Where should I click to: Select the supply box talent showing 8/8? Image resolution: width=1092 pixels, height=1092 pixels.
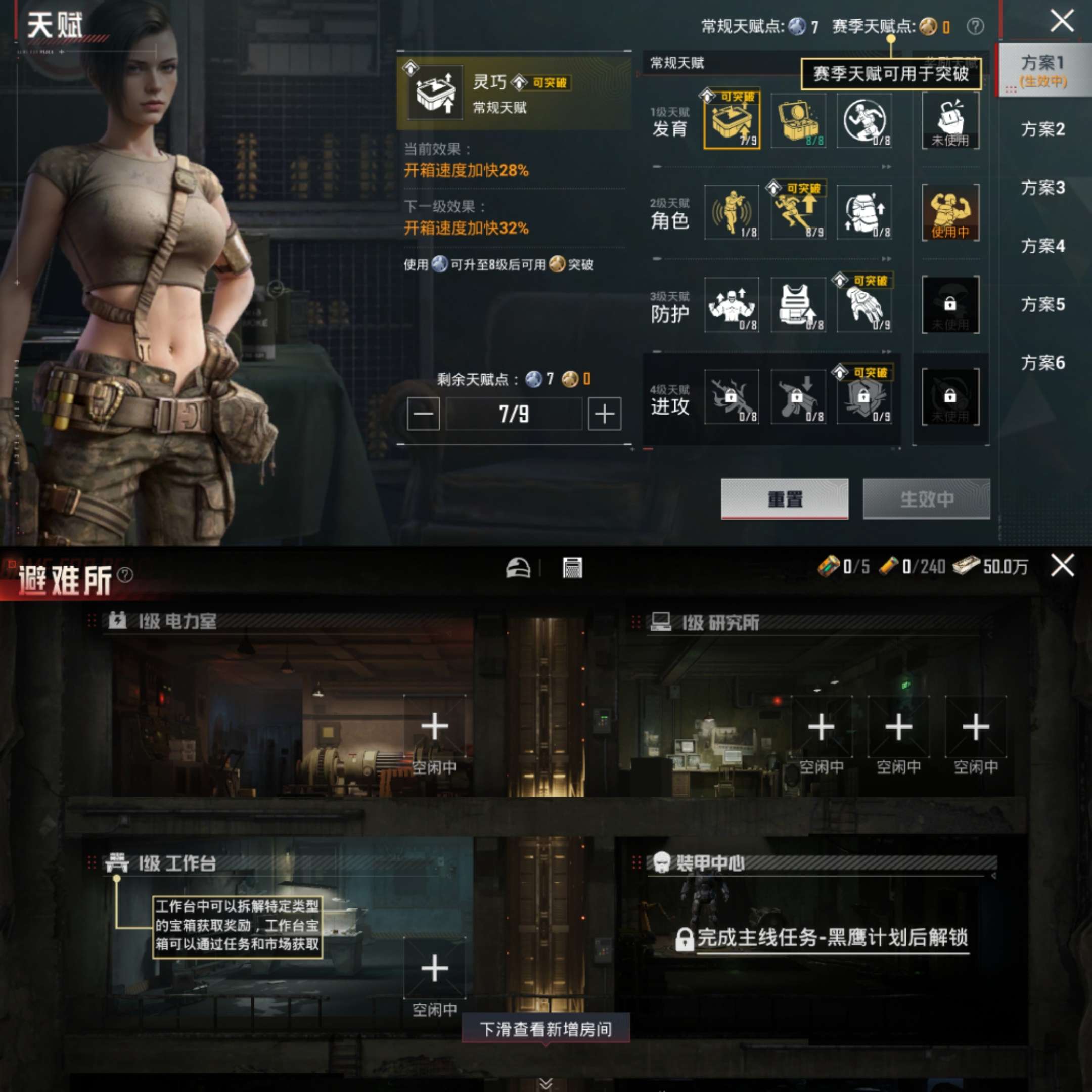tap(799, 120)
